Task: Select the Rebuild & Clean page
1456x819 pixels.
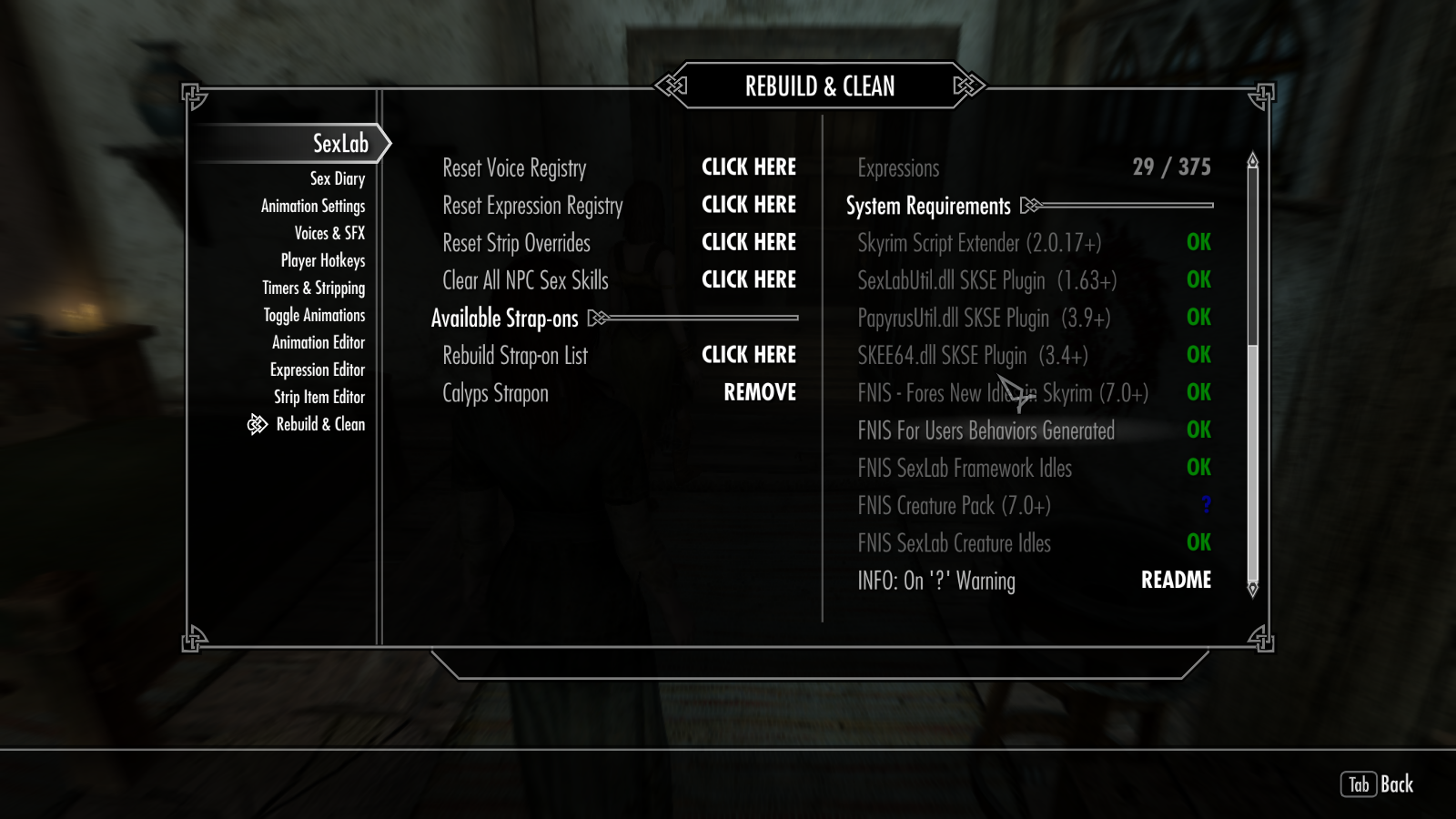Action: click(x=320, y=425)
